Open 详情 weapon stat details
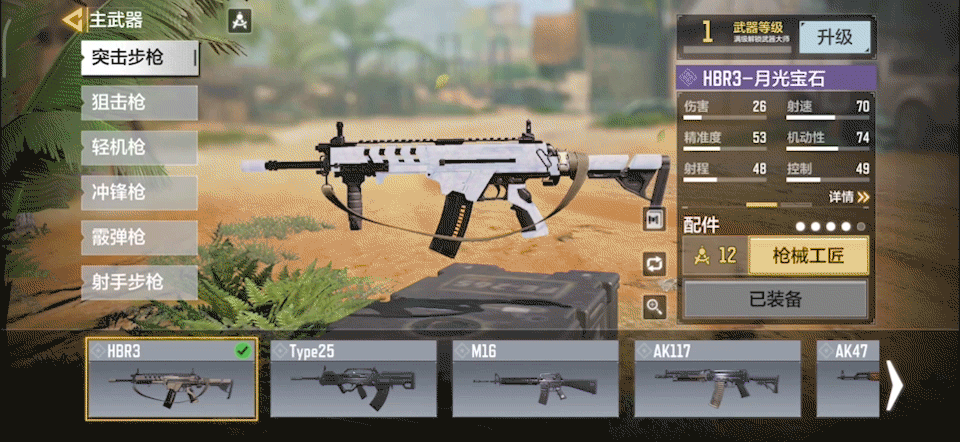Screen dimensions: 960x442 pyautogui.click(x=848, y=198)
